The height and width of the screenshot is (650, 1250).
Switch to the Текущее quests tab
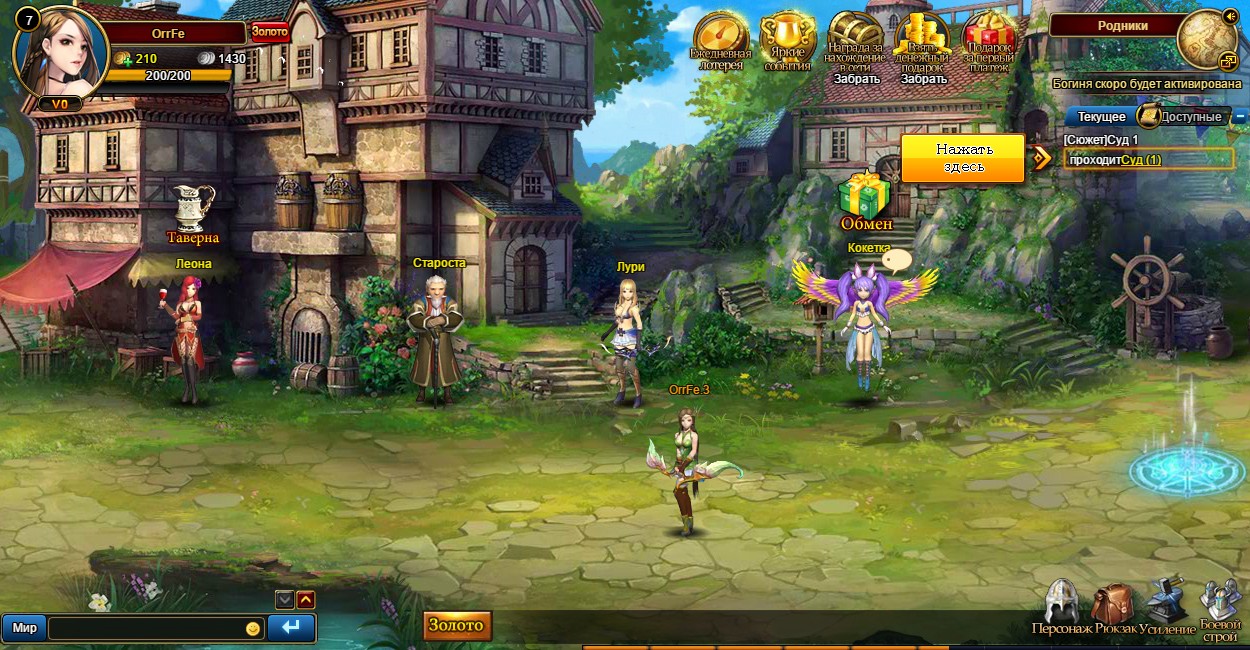coord(1101,117)
